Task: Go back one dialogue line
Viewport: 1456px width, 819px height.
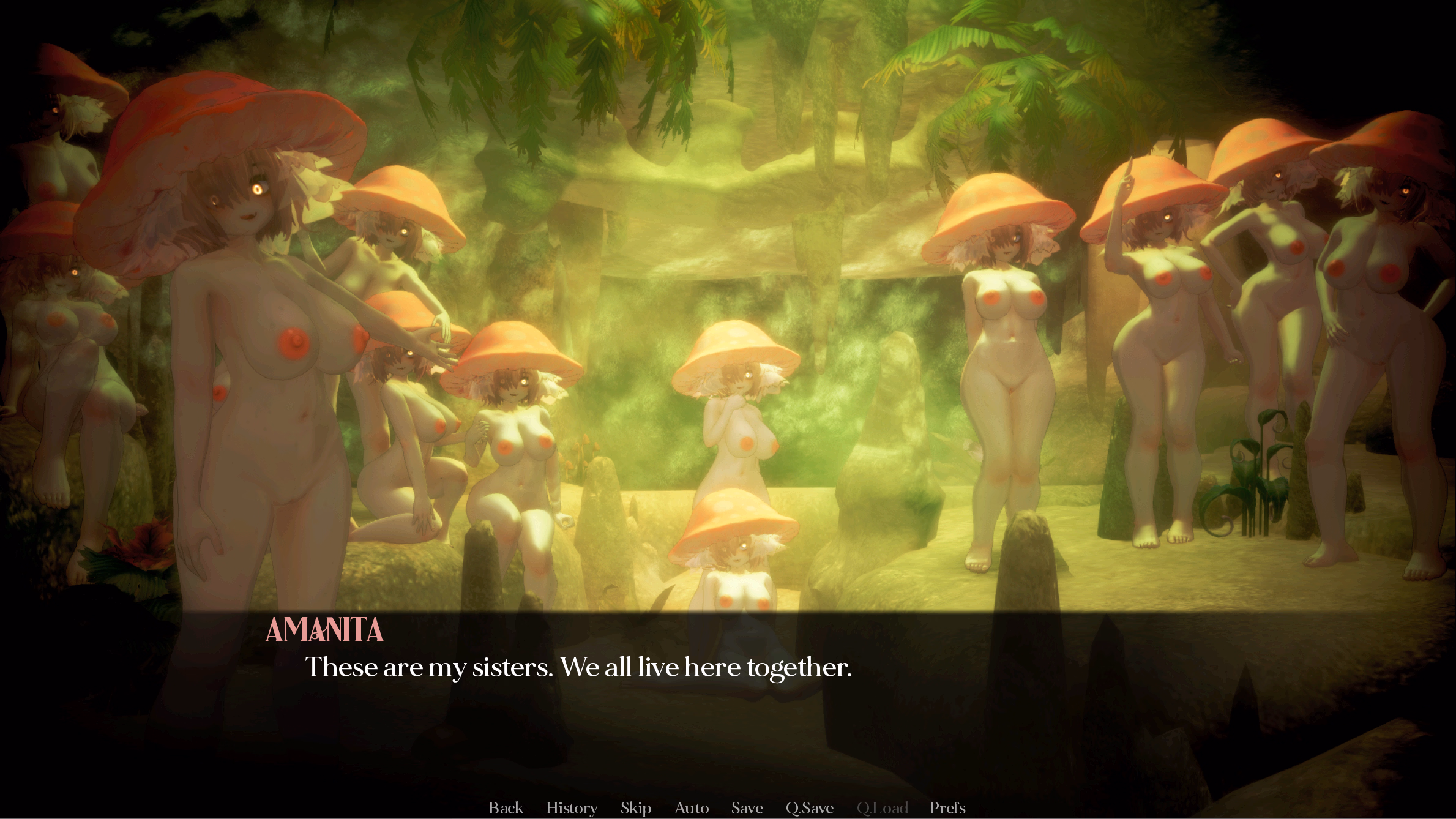Action: tap(506, 808)
